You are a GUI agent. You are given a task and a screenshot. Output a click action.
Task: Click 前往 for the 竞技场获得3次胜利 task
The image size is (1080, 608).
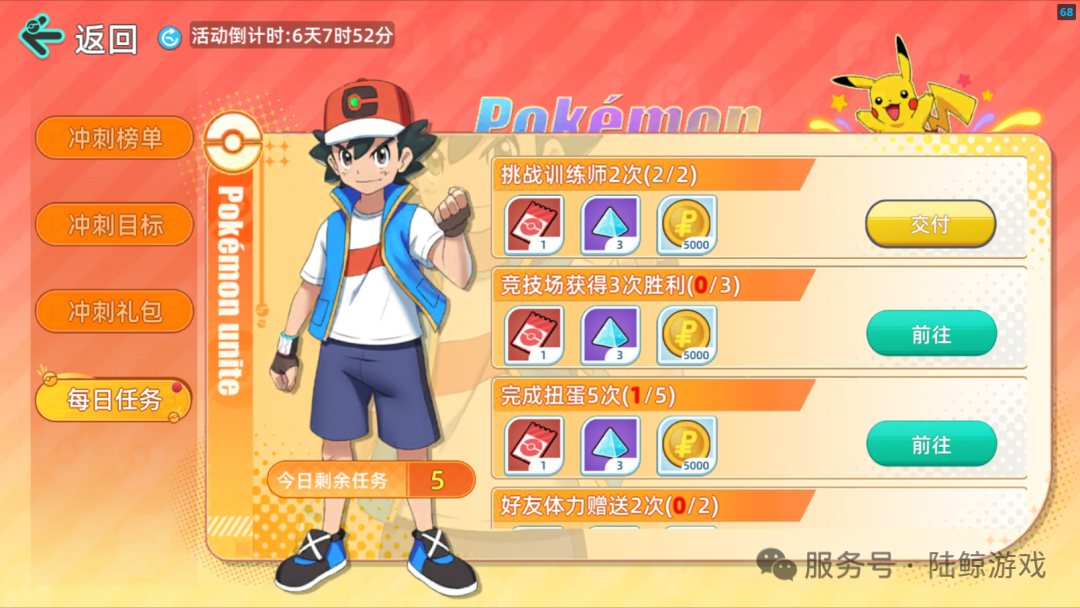(x=930, y=334)
